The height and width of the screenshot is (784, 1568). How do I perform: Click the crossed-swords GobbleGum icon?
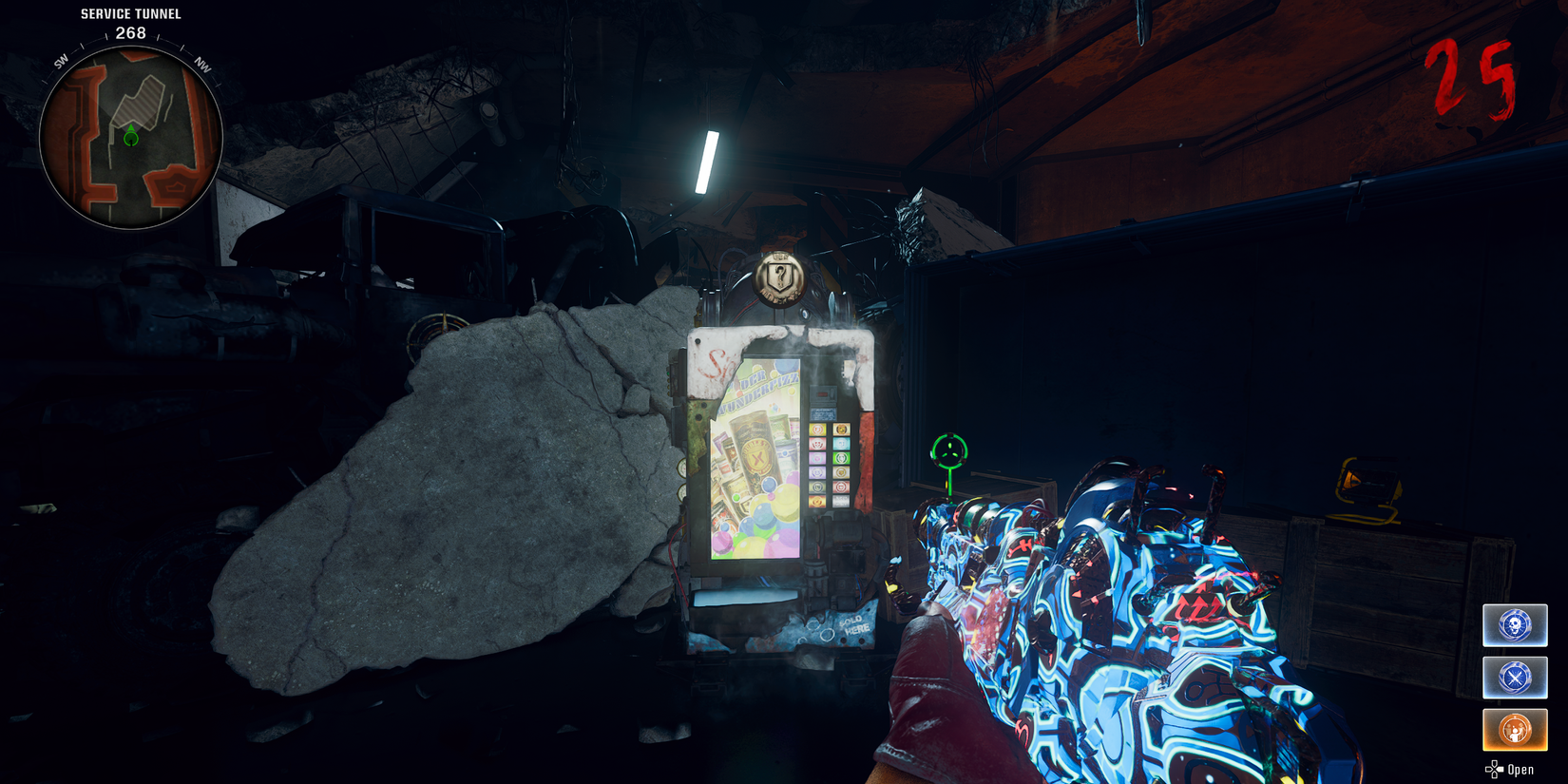point(1515,679)
